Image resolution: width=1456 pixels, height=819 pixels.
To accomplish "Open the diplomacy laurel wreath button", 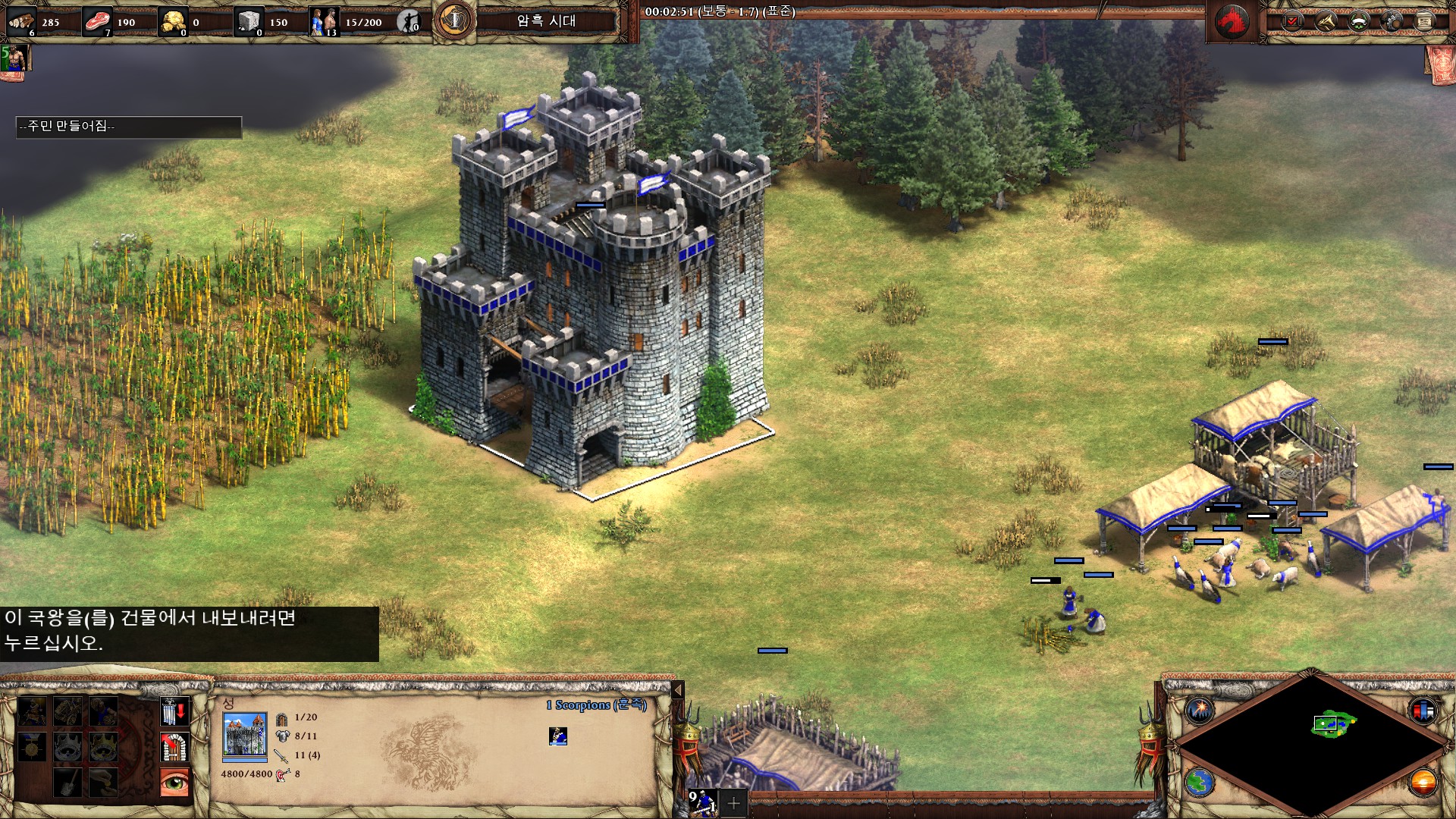I will [x=1358, y=21].
